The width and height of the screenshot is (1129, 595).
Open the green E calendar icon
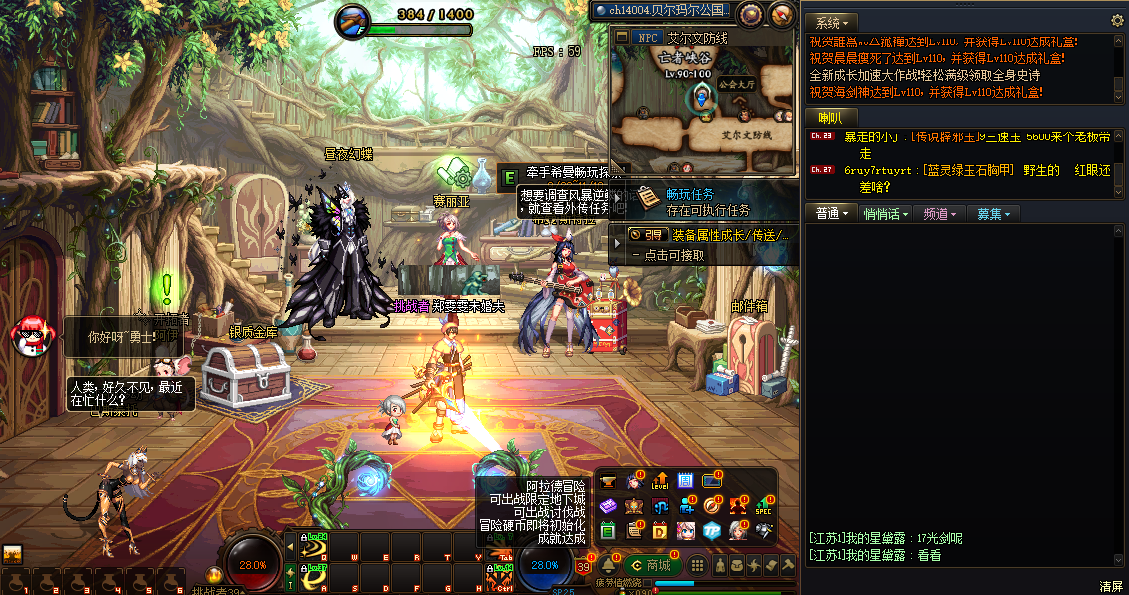(608, 530)
